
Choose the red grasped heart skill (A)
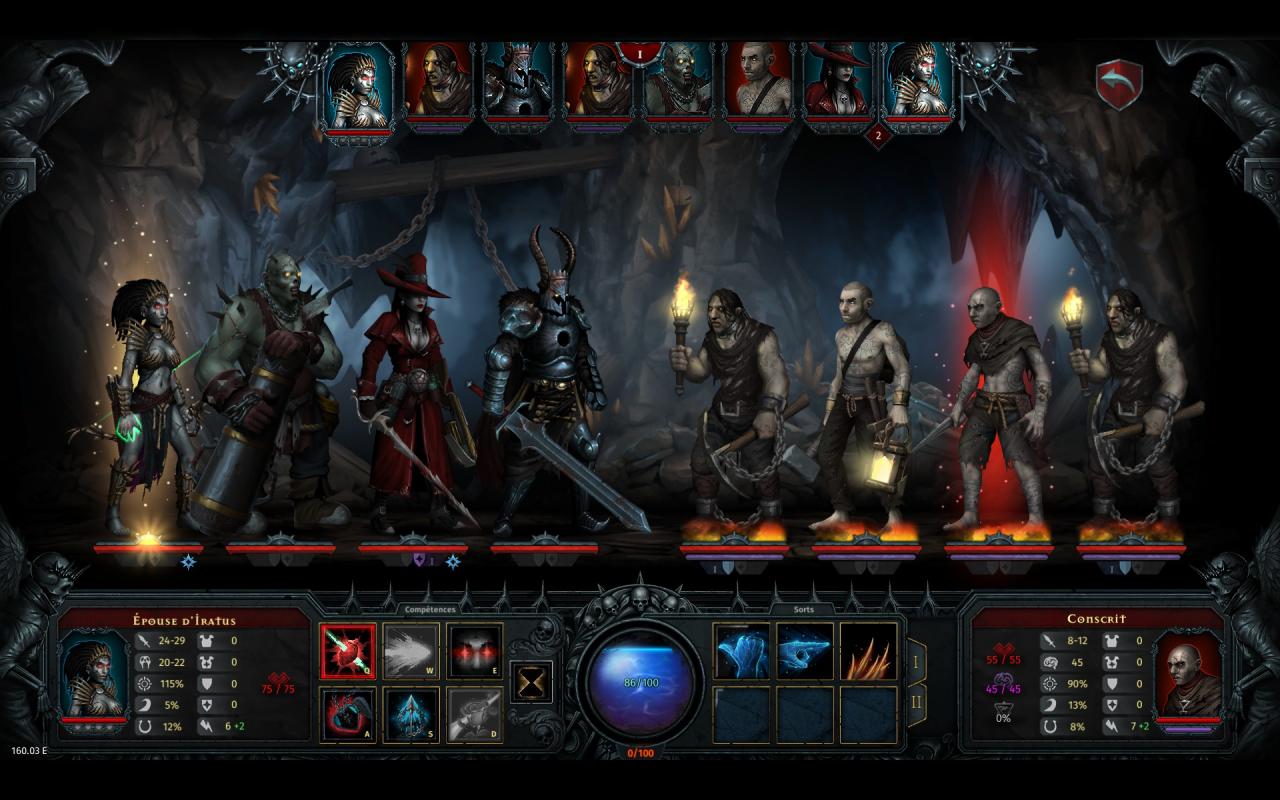click(x=348, y=714)
